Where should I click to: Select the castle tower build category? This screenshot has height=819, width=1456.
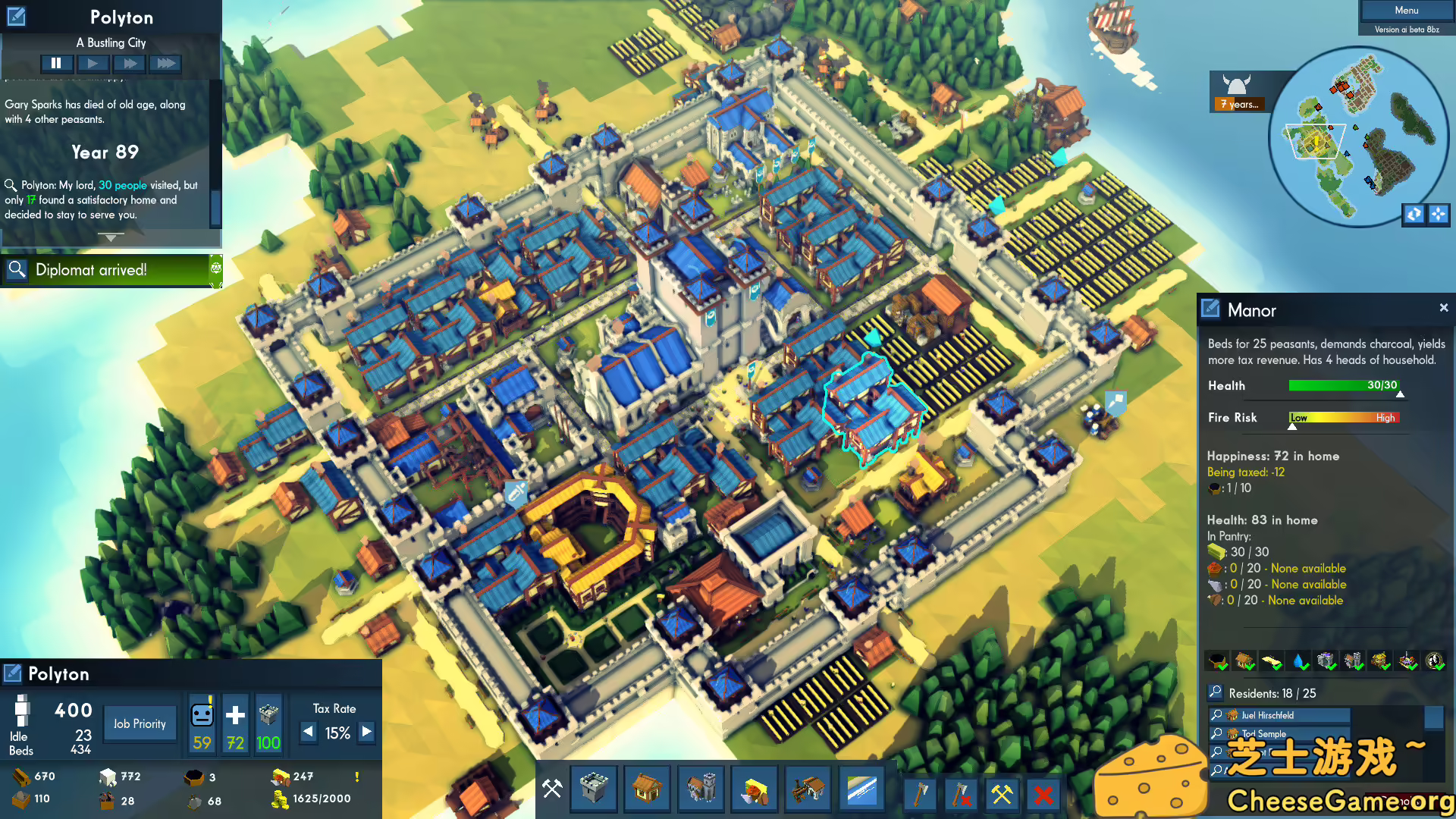[594, 789]
